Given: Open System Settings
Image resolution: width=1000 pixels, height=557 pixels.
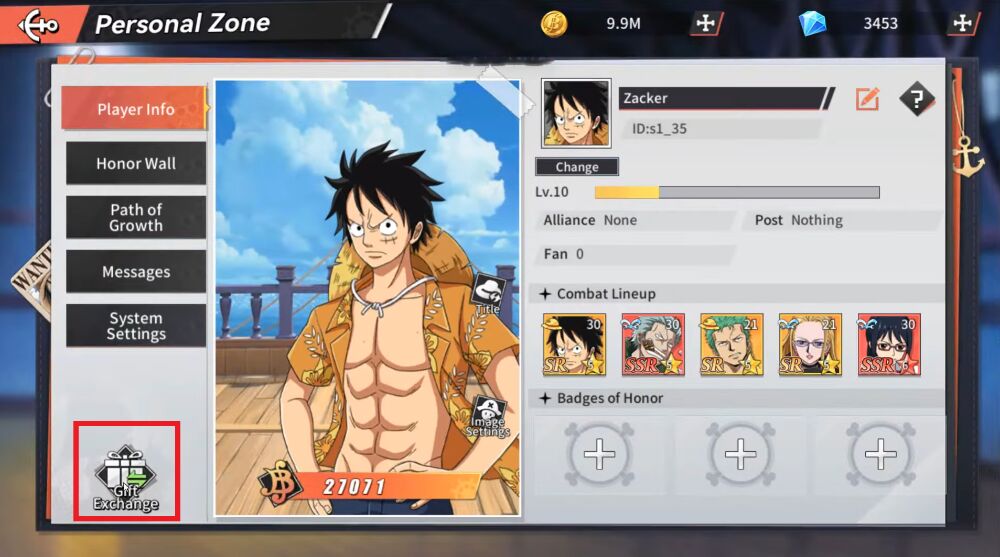Looking at the screenshot, I should pyautogui.click(x=136, y=326).
